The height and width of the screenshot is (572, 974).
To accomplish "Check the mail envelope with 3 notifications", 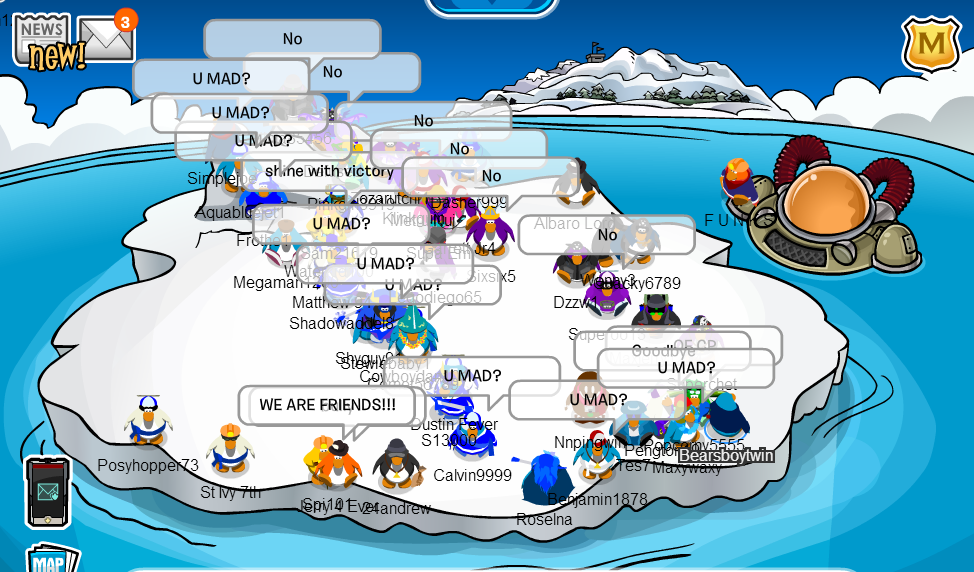I will 105,40.
